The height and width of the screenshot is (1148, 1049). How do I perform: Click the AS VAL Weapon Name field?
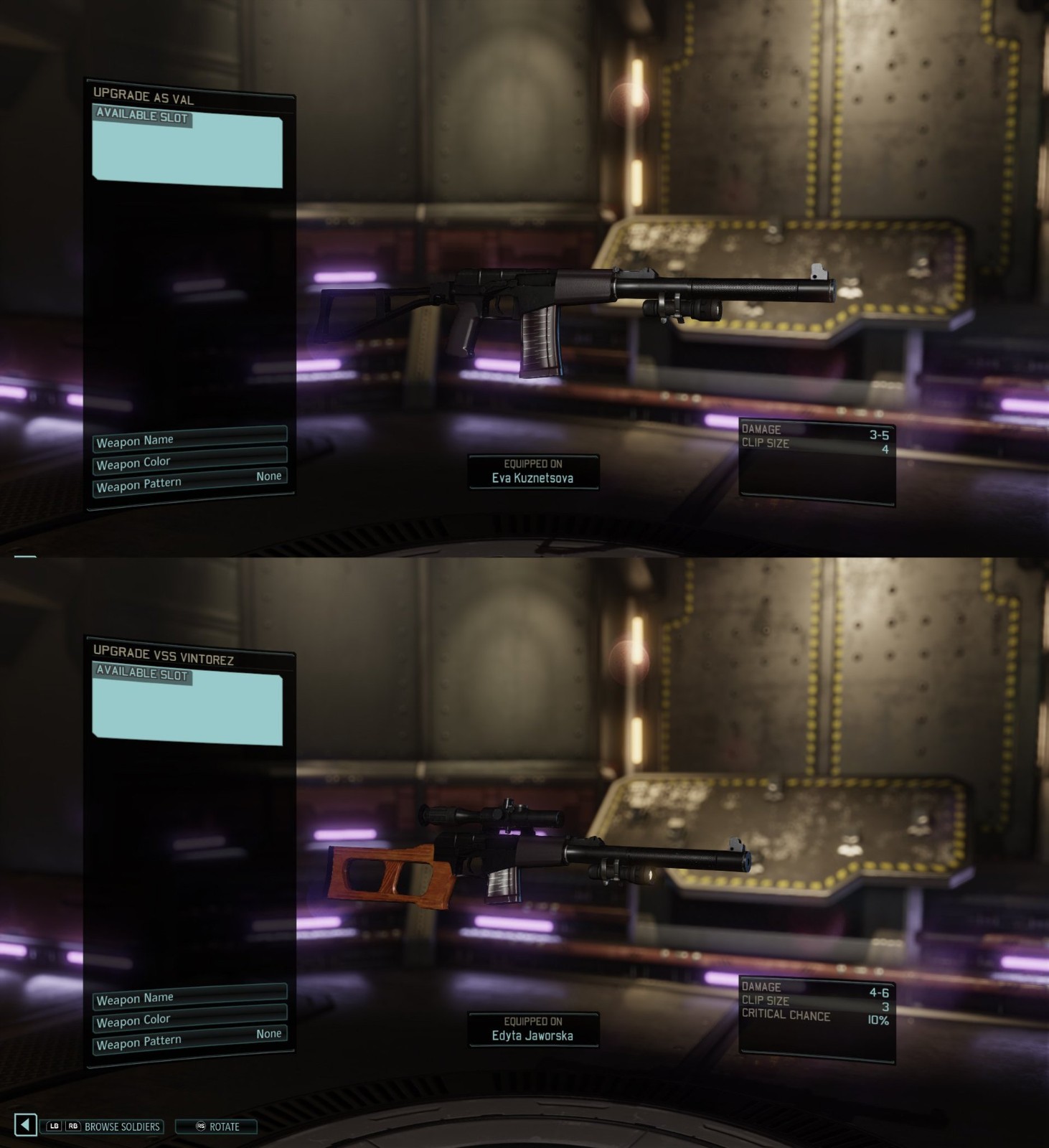[x=189, y=439]
